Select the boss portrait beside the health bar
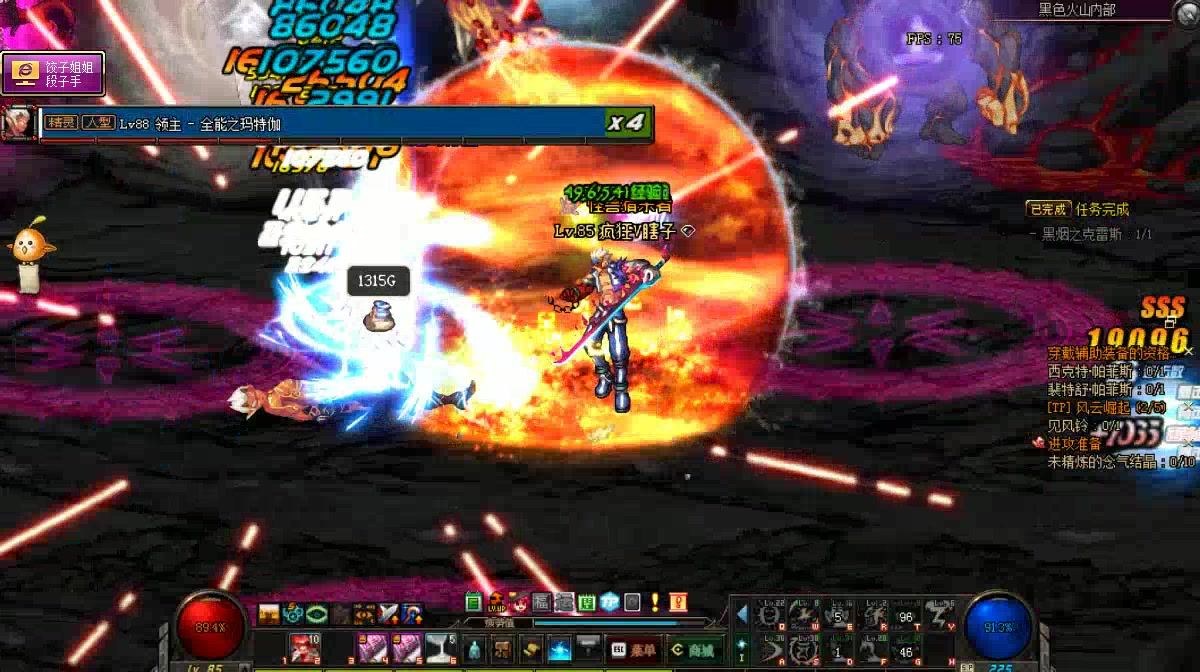The height and width of the screenshot is (672, 1200). [x=17, y=123]
